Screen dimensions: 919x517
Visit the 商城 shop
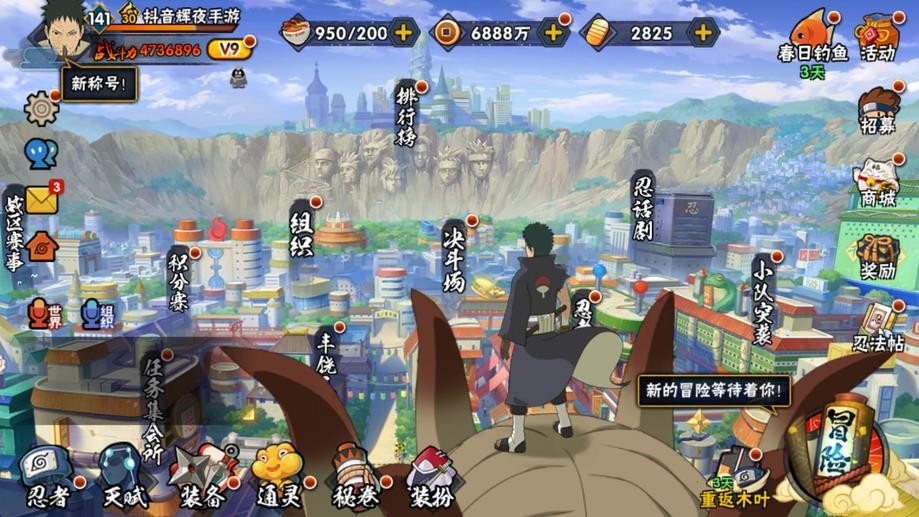[878, 183]
